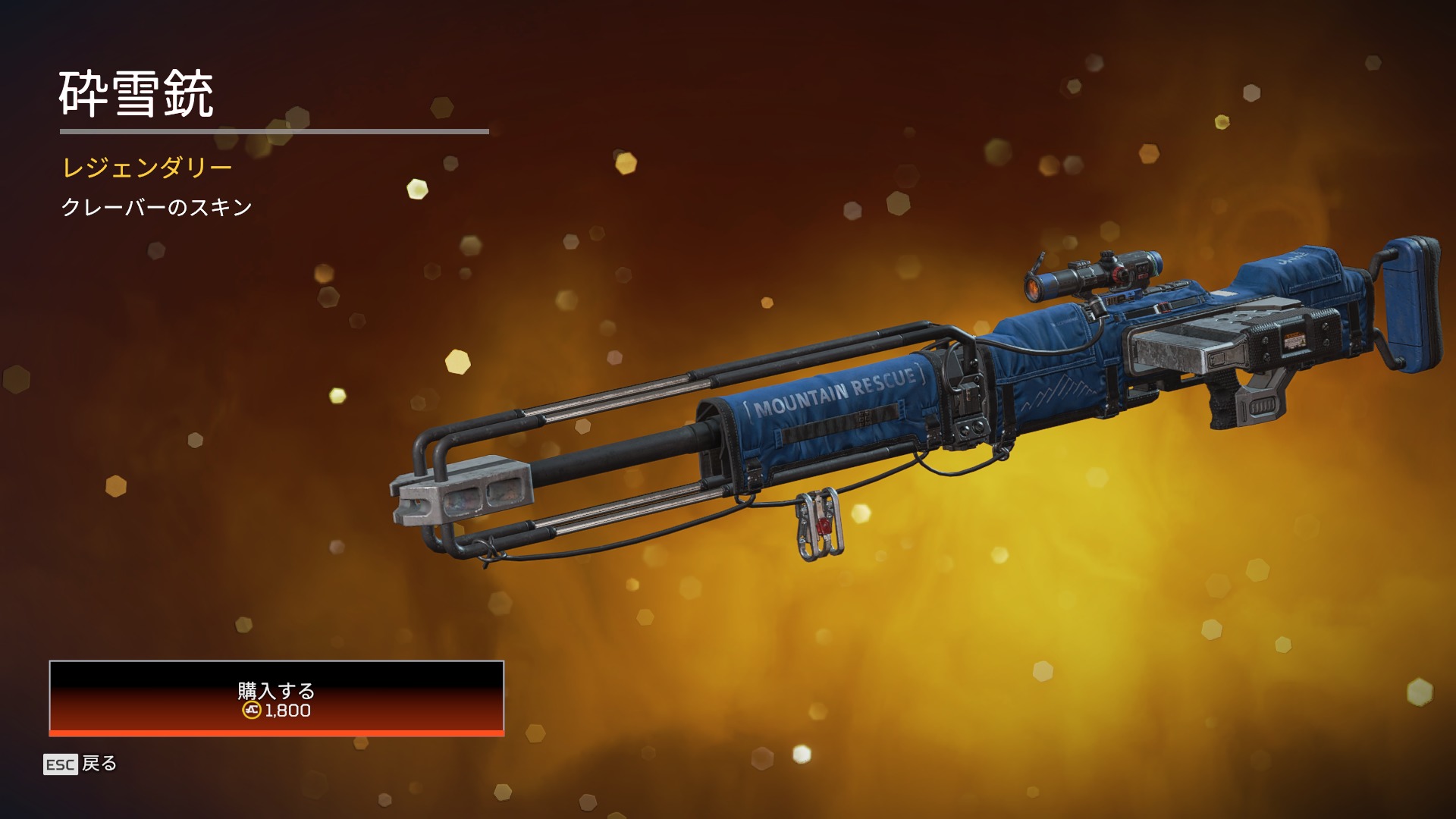Screen dimensions: 1456x819
Task: Purchase the skin for 1,800 coins
Action: click(x=276, y=698)
